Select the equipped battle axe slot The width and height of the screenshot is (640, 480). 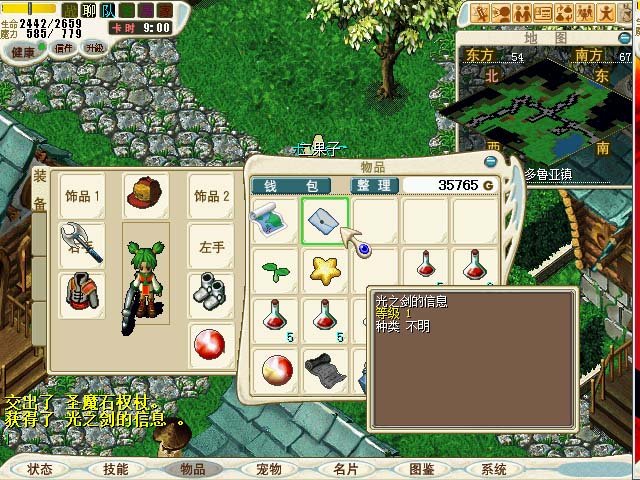pos(82,243)
